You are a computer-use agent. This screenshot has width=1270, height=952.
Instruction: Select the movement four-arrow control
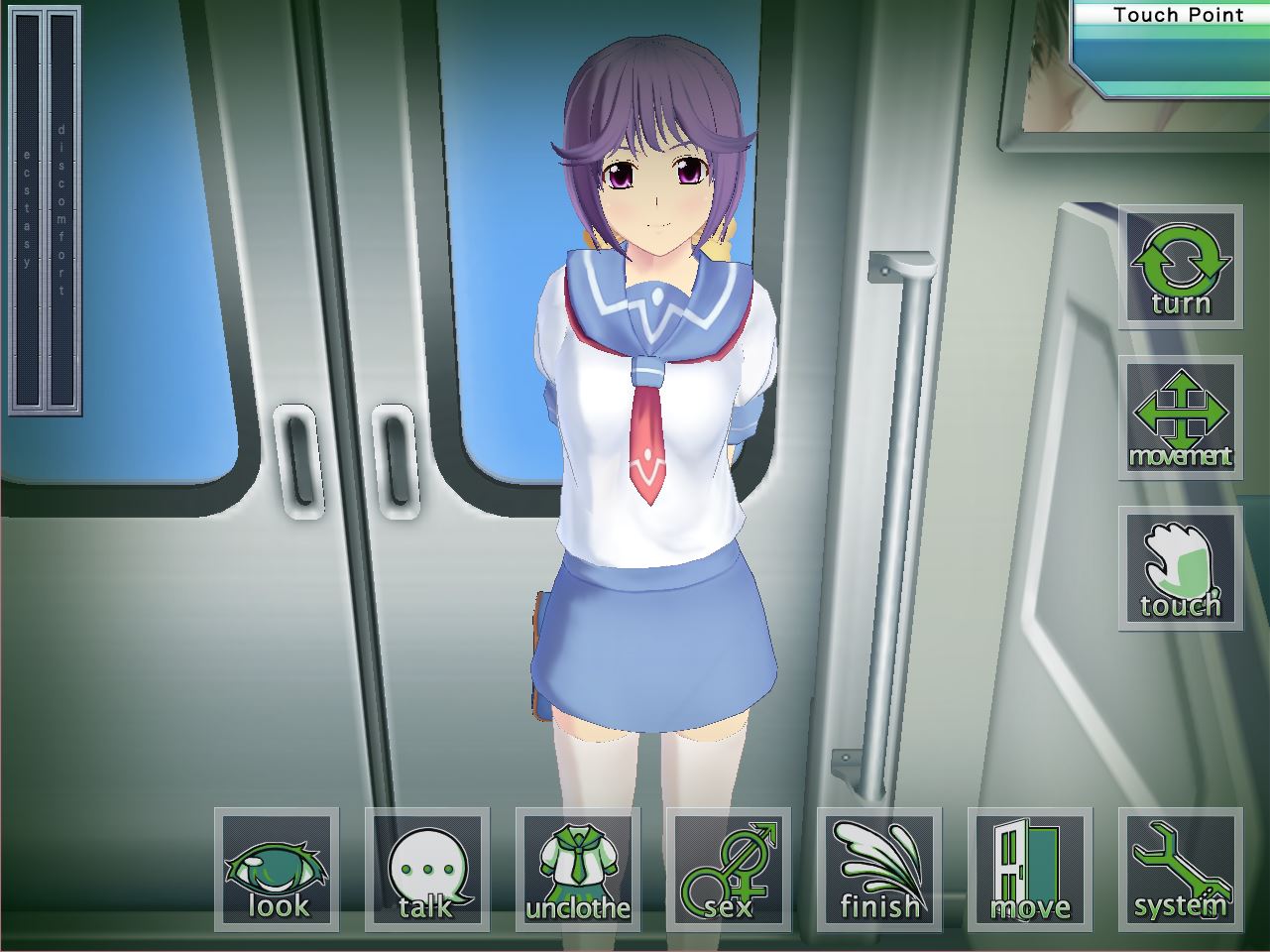[x=1181, y=417]
